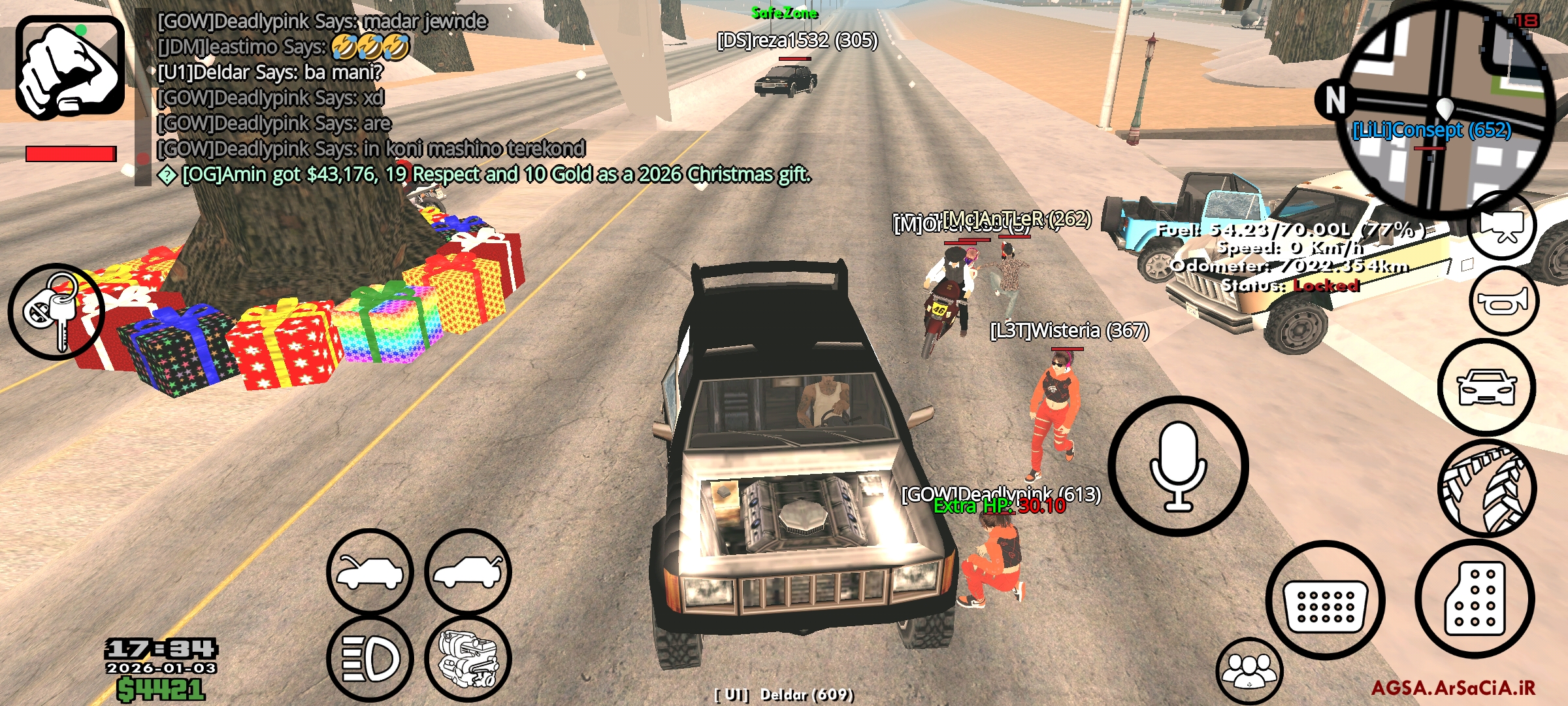
Task: Toggle the headlights button
Action: coord(370,658)
